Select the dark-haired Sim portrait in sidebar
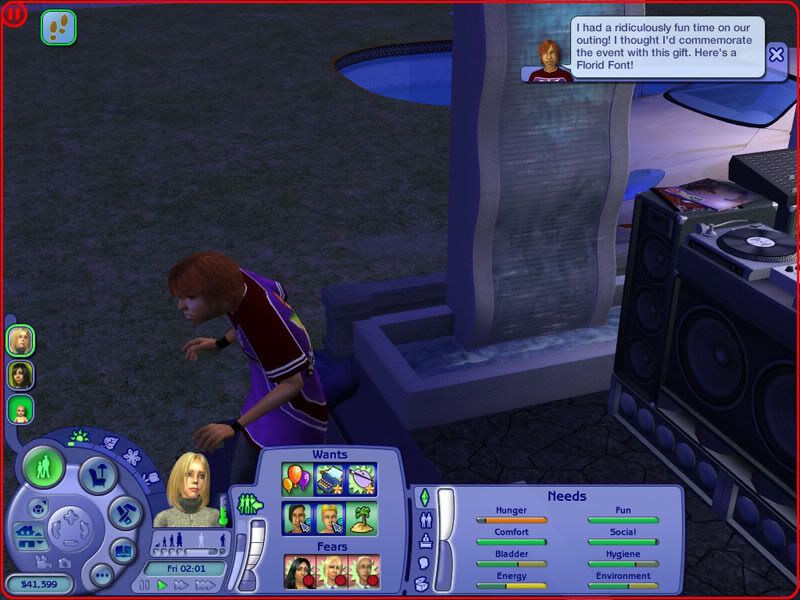Viewport: 800px width, 600px height. pos(20,375)
